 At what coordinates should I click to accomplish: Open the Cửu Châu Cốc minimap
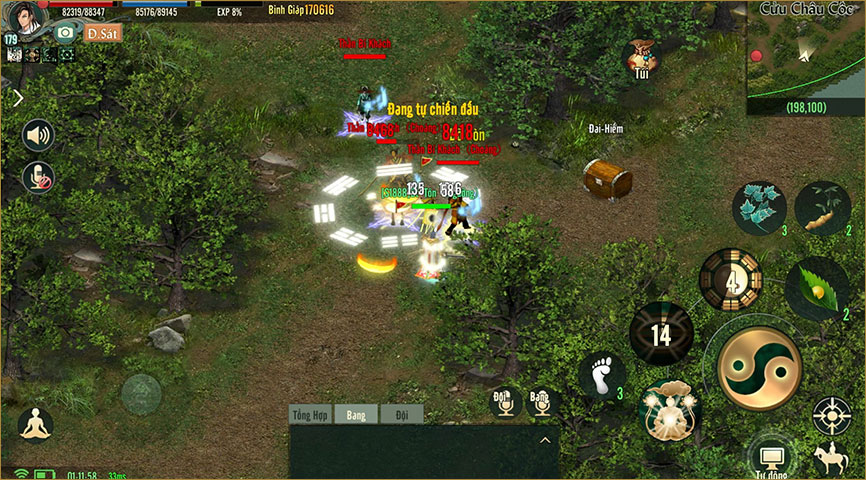click(x=805, y=56)
